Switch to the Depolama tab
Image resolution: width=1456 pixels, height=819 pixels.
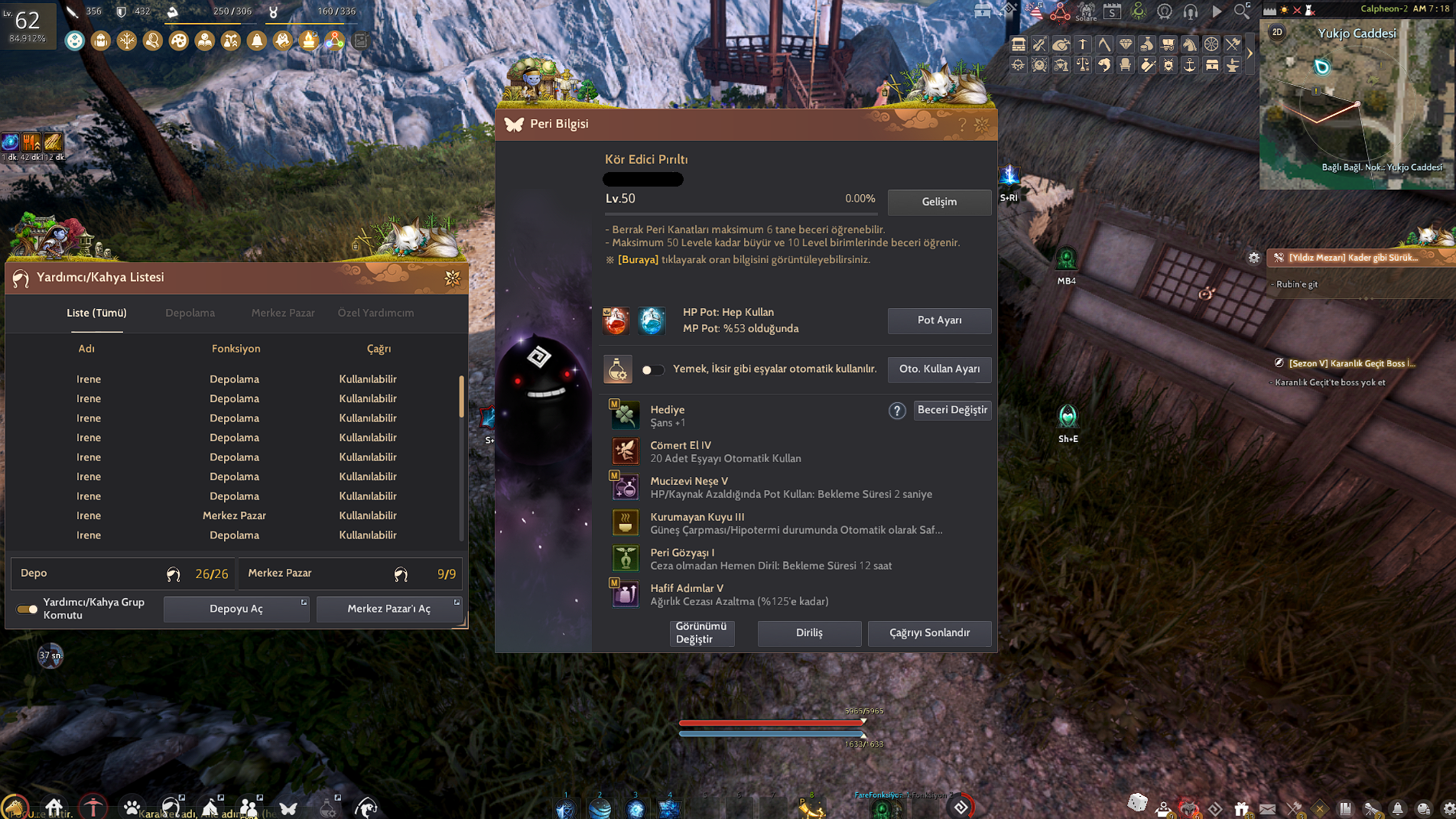pos(190,313)
